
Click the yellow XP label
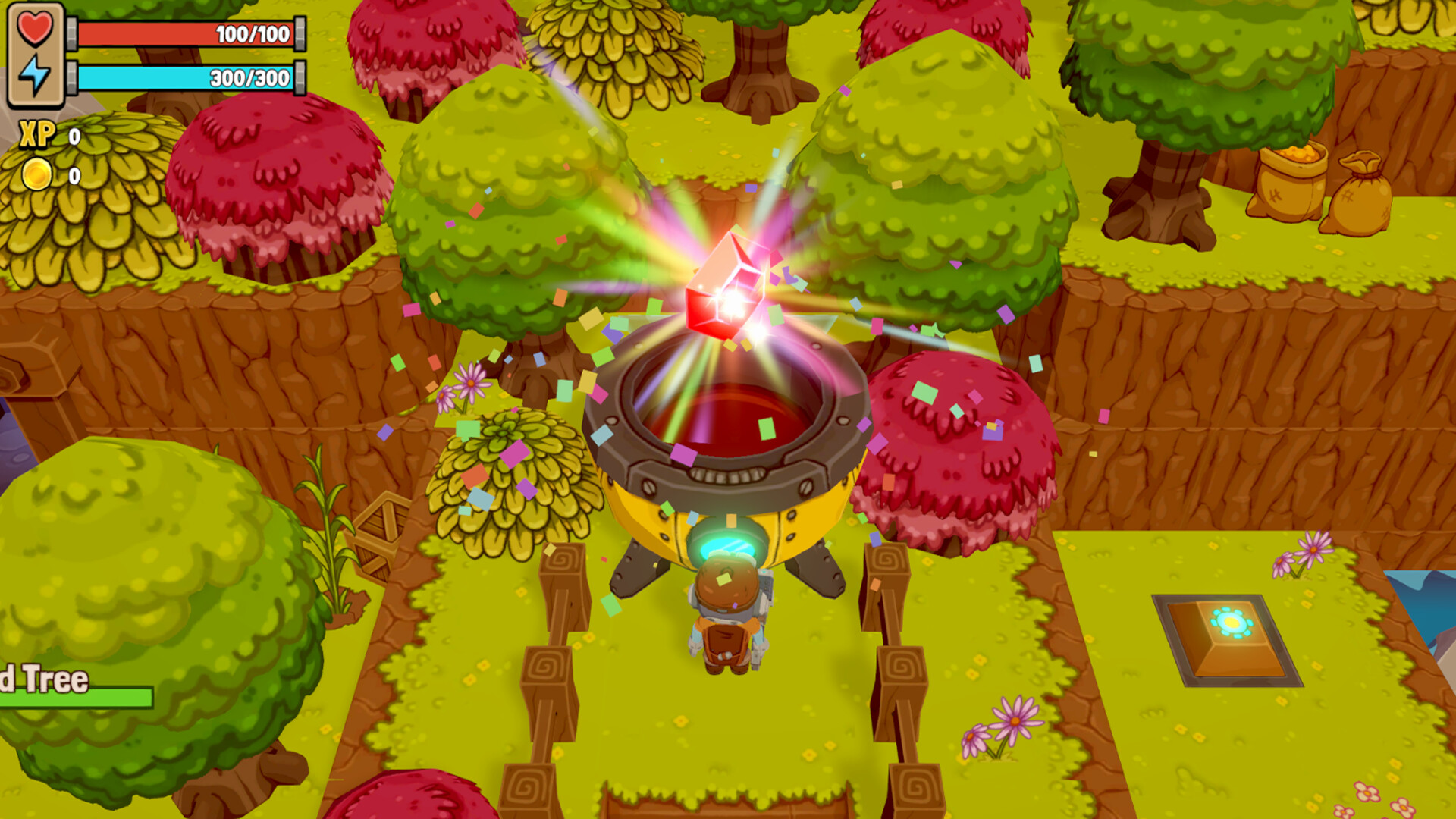point(35,135)
